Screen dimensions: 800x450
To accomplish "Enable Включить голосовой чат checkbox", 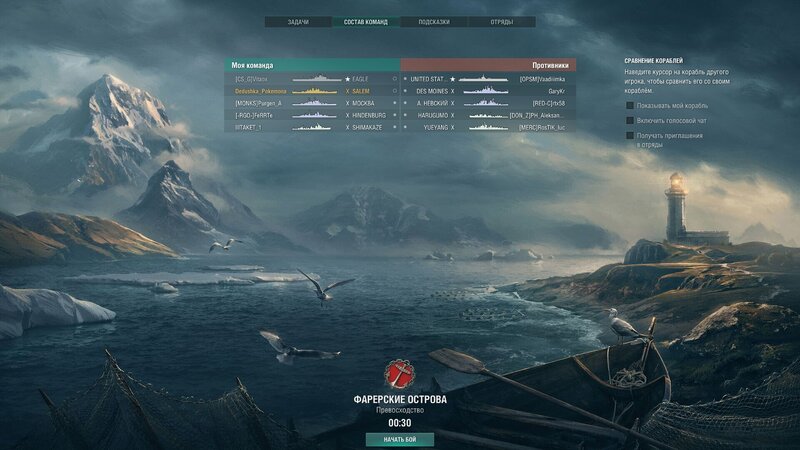I will pyautogui.click(x=630, y=120).
